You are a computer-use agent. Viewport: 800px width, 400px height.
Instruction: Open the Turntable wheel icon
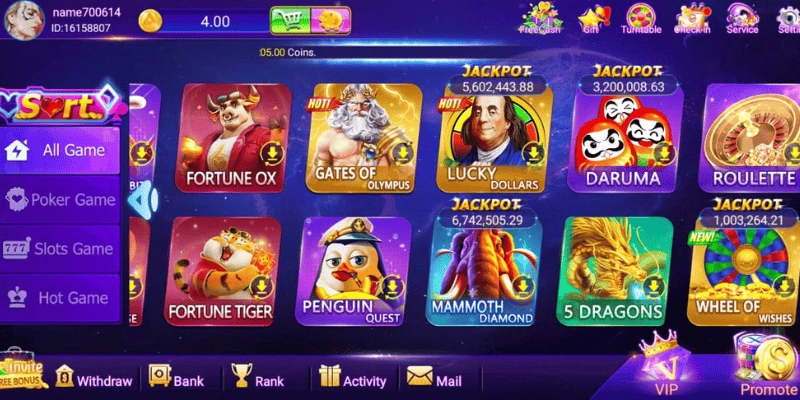[641, 18]
